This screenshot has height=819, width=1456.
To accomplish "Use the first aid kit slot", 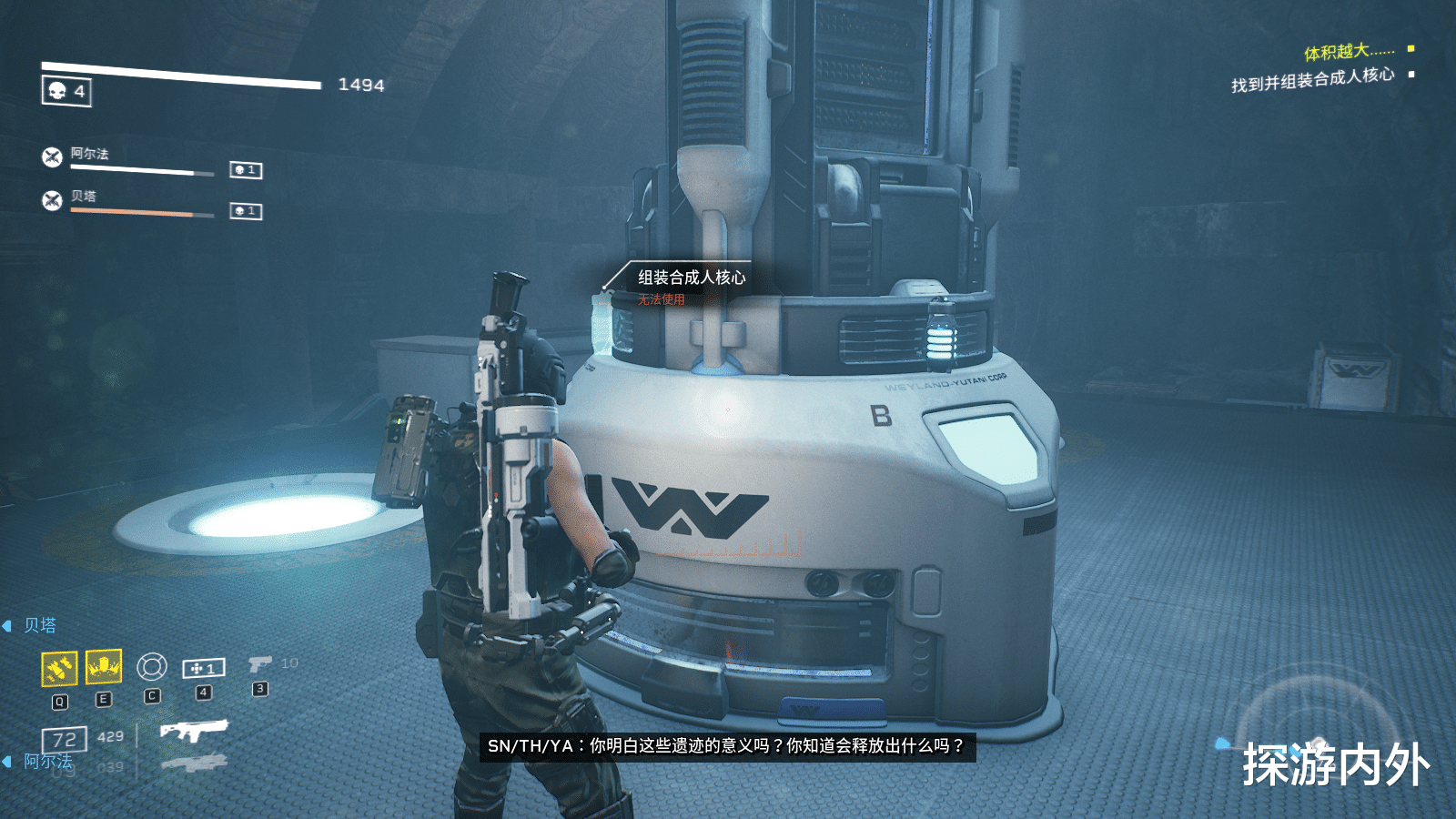I will [x=204, y=669].
